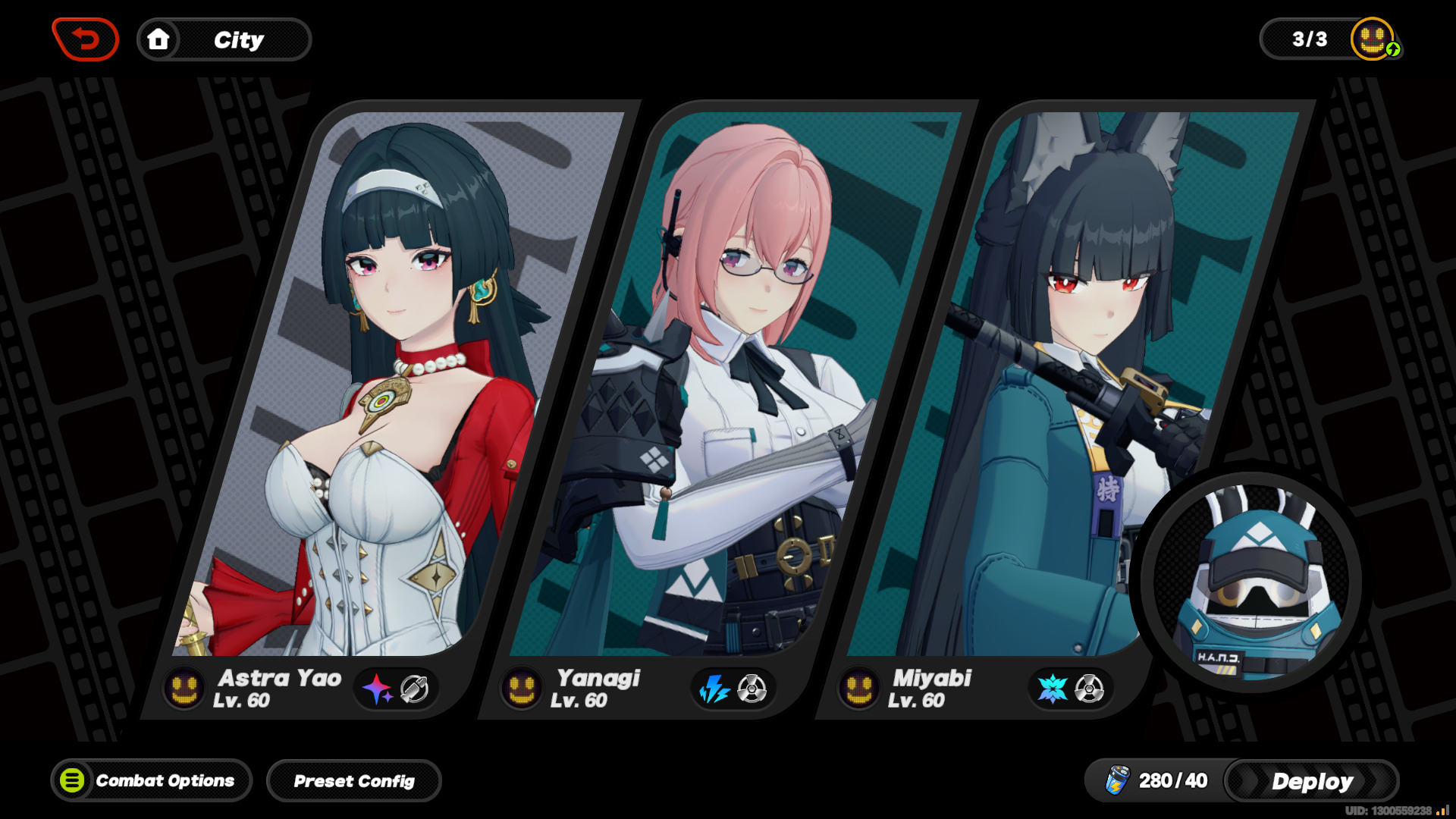Click the home icon beside the City label

pyautogui.click(x=159, y=39)
